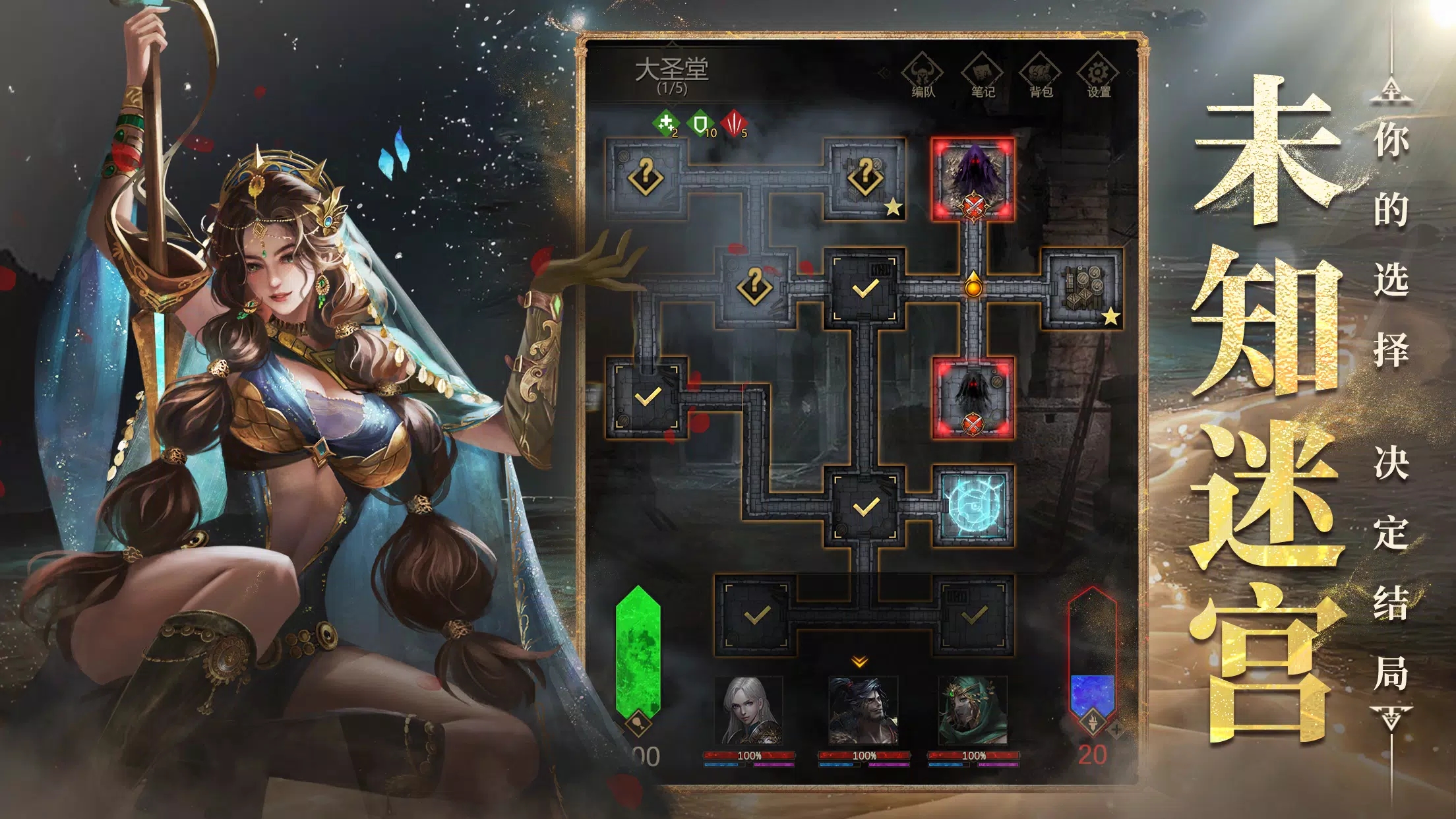The height and width of the screenshot is (819, 1456).
Task: Inspect the green shield buff icon
Action: click(x=701, y=123)
